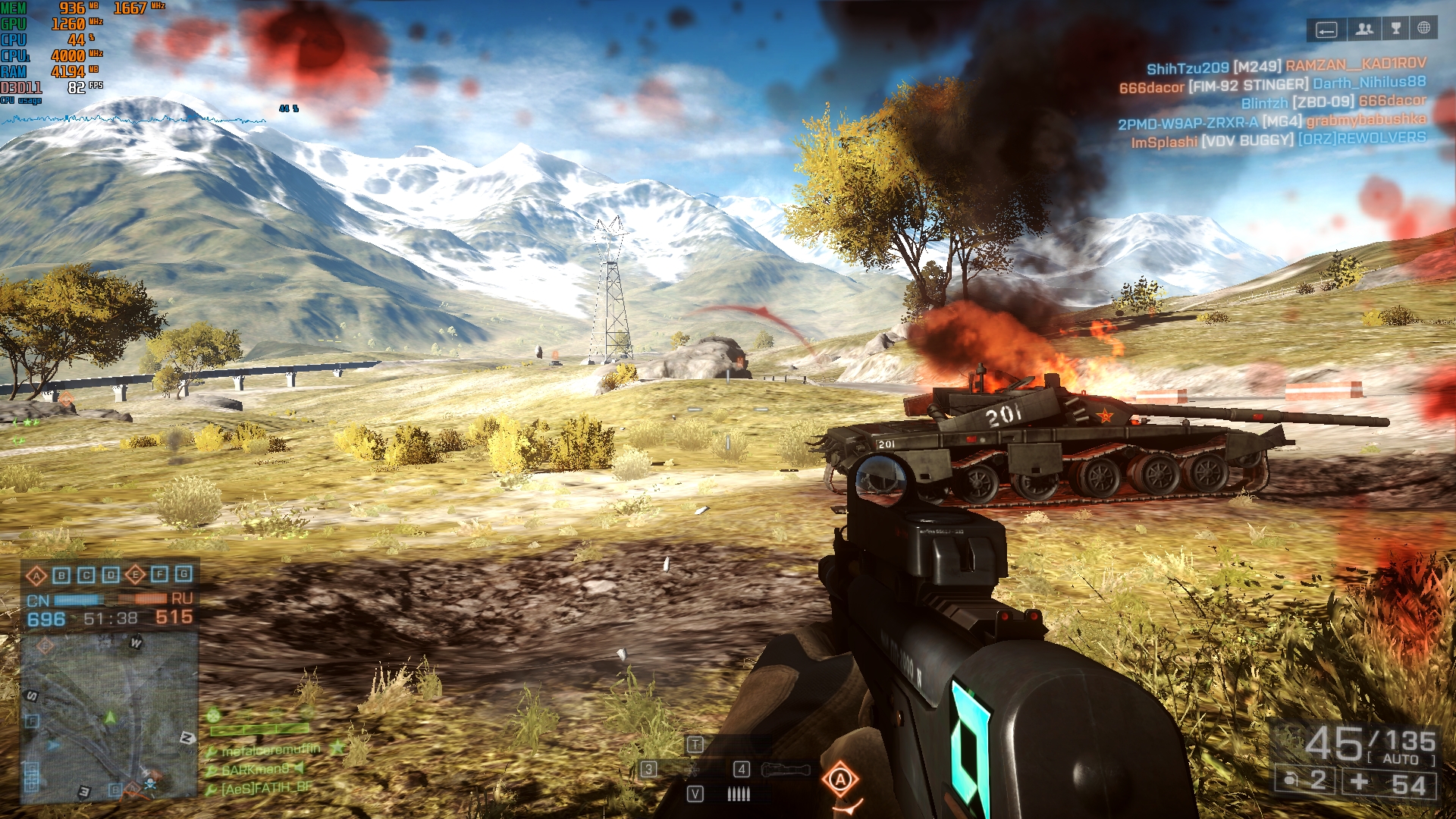Click the minimap
The height and width of the screenshot is (819, 1456).
pos(109,717)
